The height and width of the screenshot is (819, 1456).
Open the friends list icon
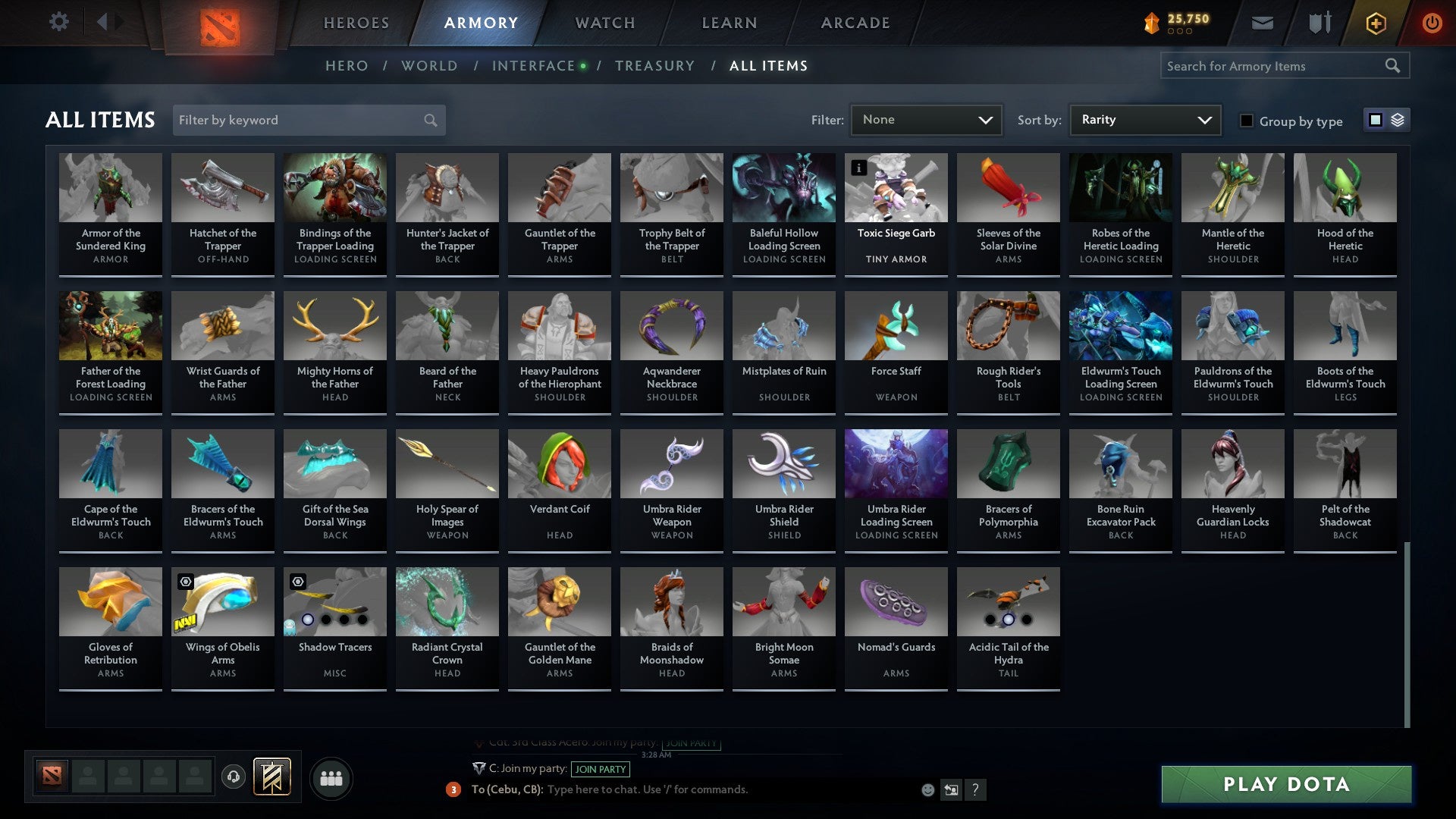click(330, 777)
